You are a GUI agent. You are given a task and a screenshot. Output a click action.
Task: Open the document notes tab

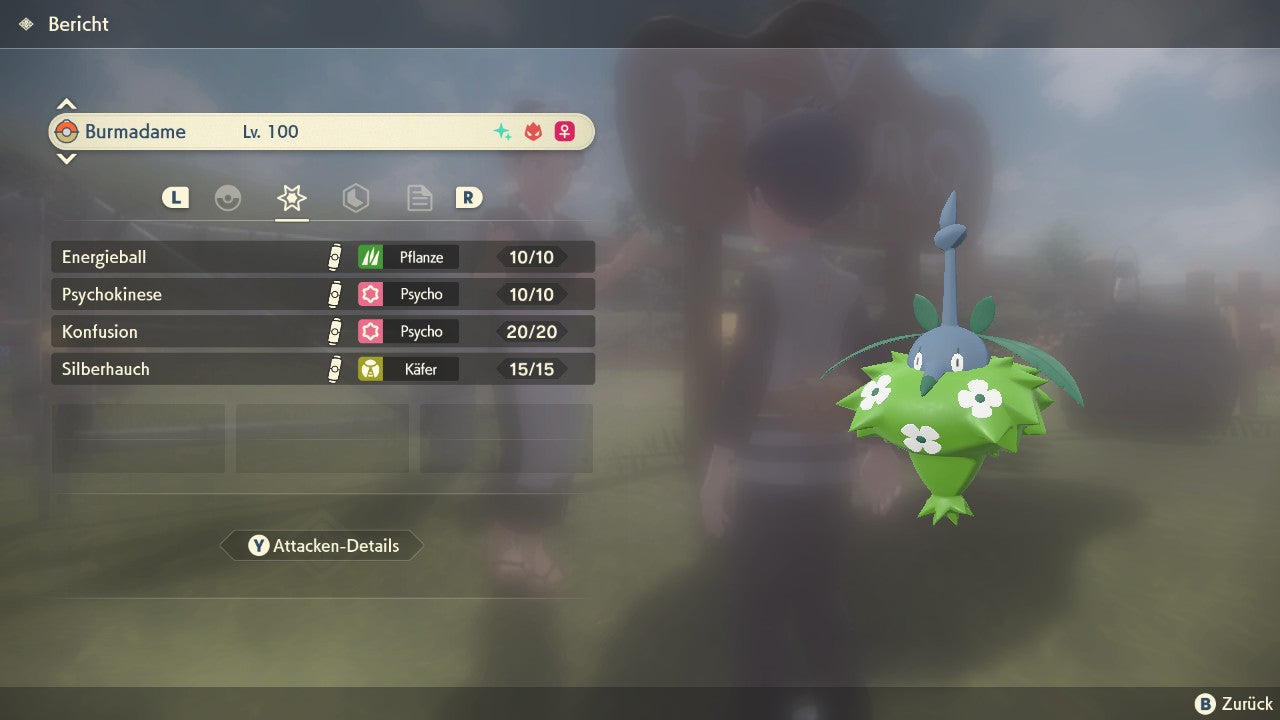click(x=419, y=198)
